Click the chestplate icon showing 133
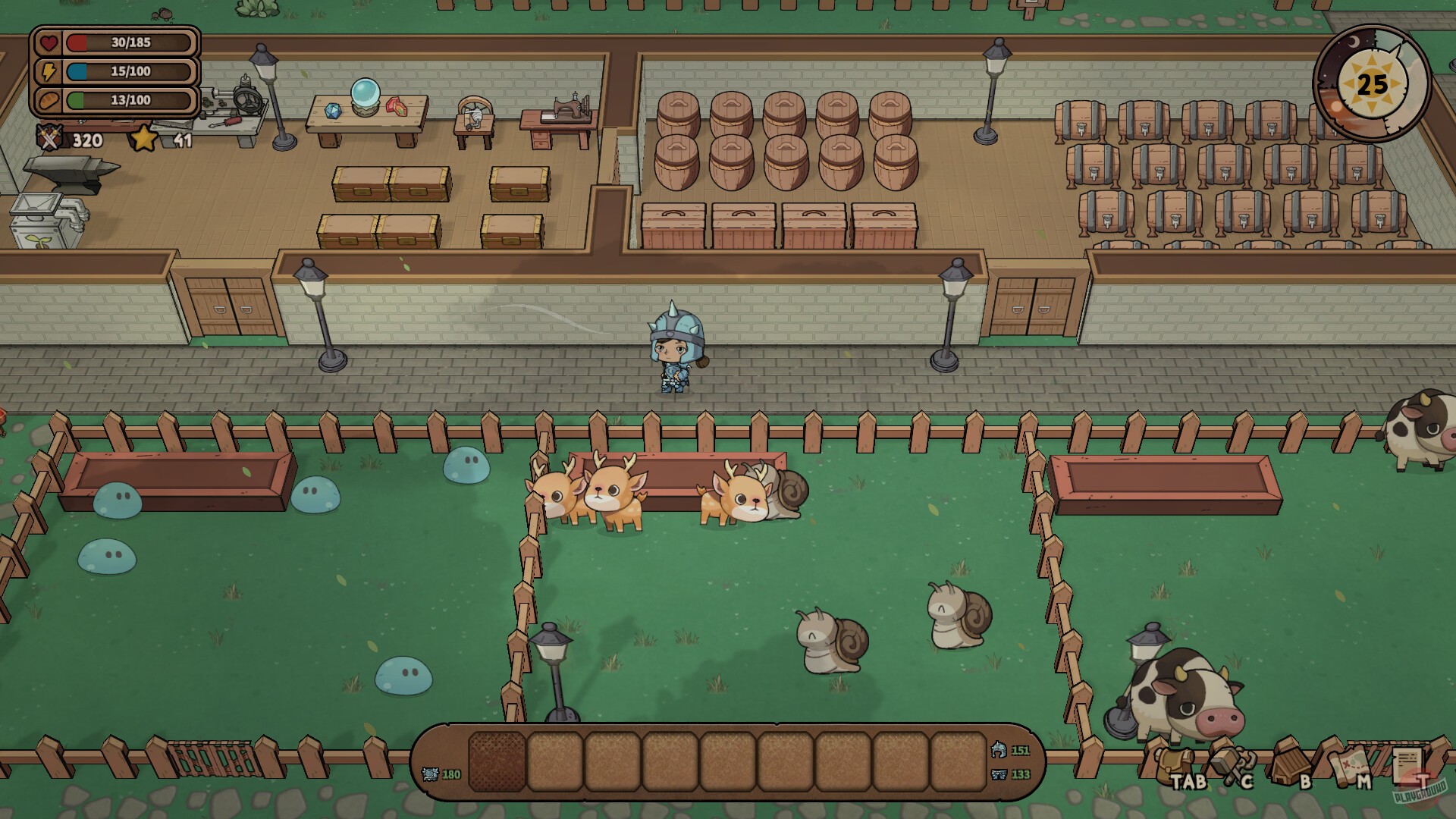Image resolution: width=1456 pixels, height=819 pixels. coord(999,776)
